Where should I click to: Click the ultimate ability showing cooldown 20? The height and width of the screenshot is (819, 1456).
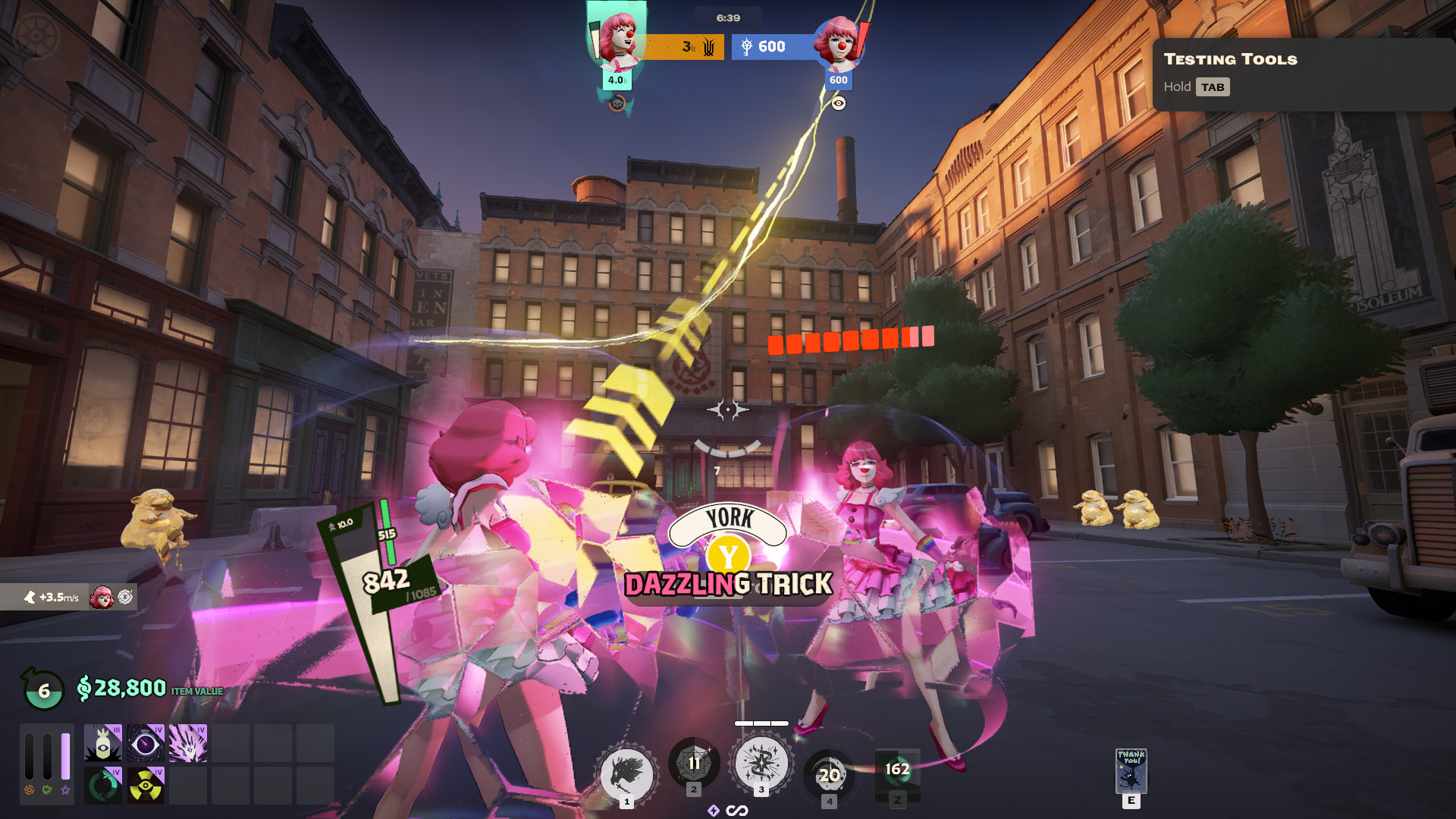coord(829,775)
